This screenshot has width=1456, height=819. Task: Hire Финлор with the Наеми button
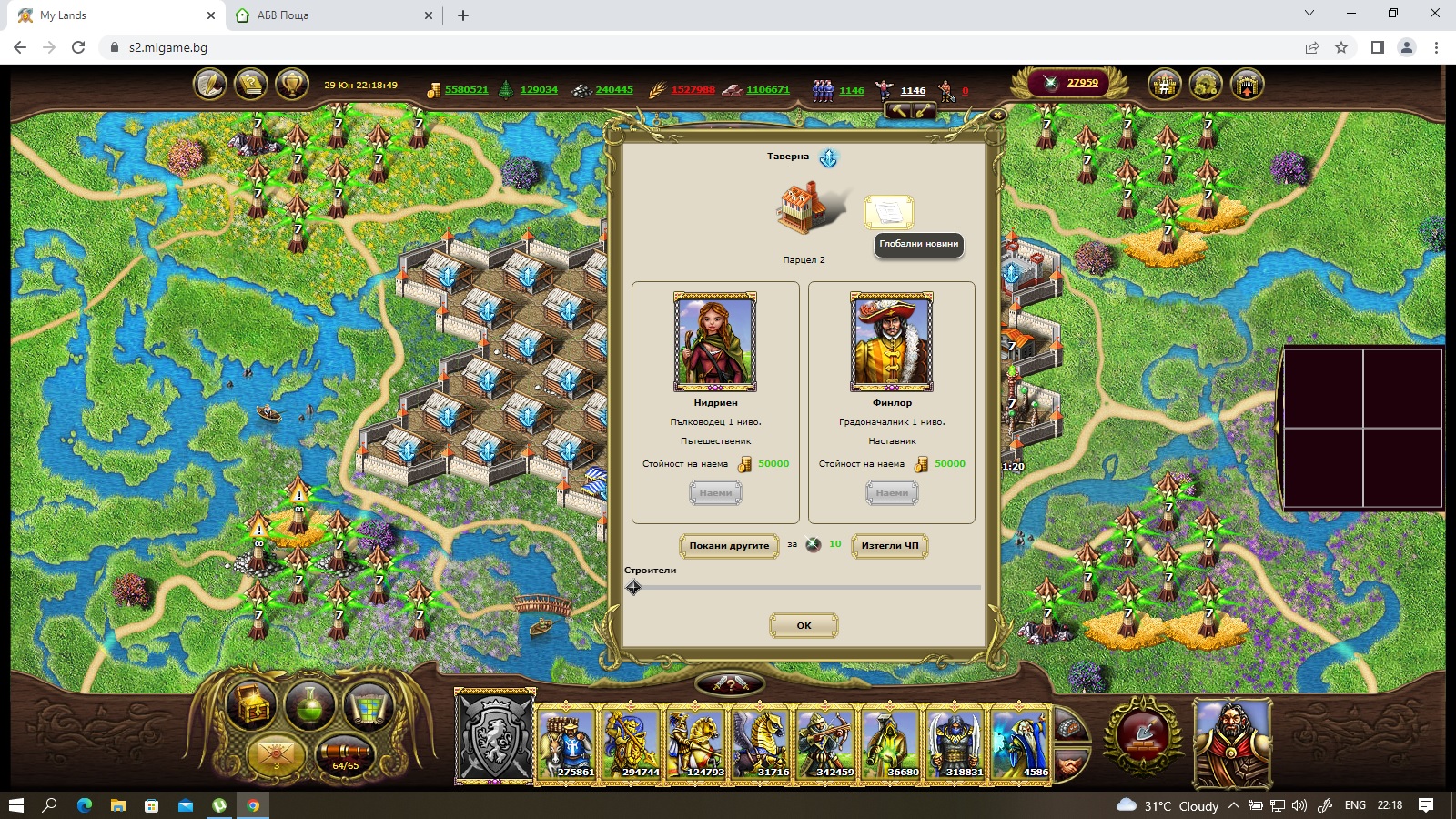click(892, 493)
